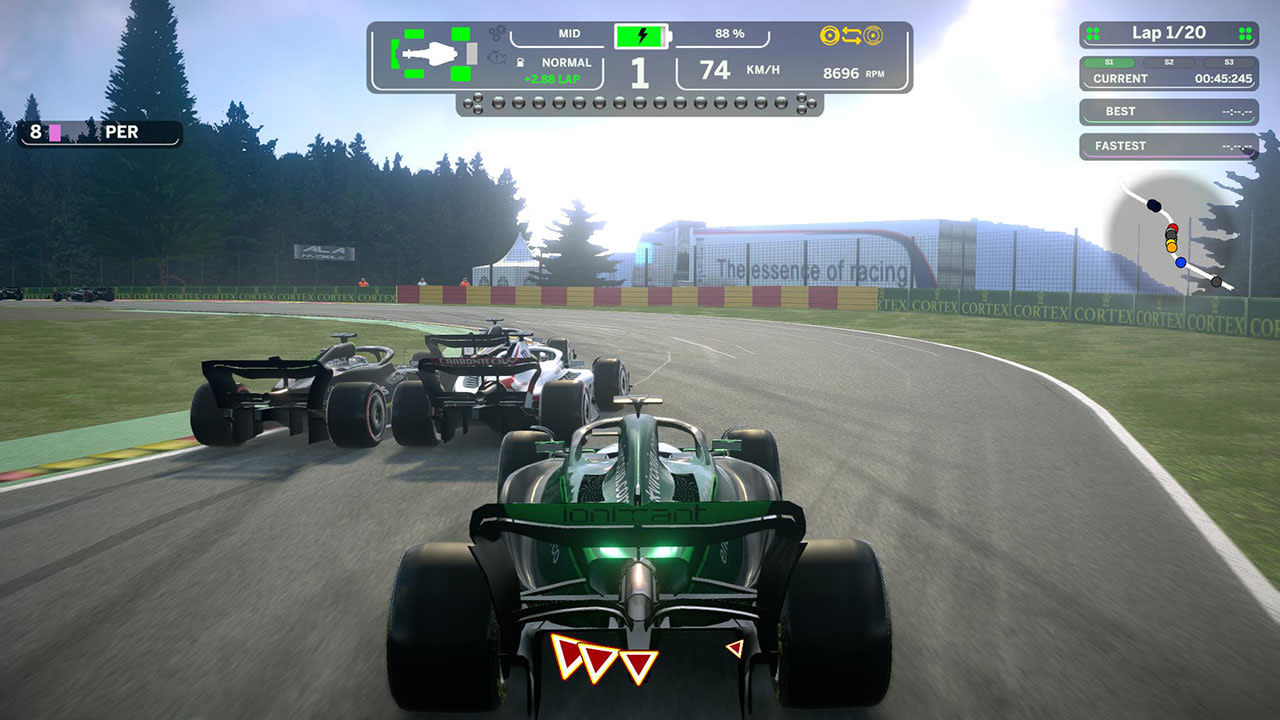The height and width of the screenshot is (720, 1280).
Task: Click the green four-dot icon beside Lap 1/20
Action: pyautogui.click(x=1091, y=32)
